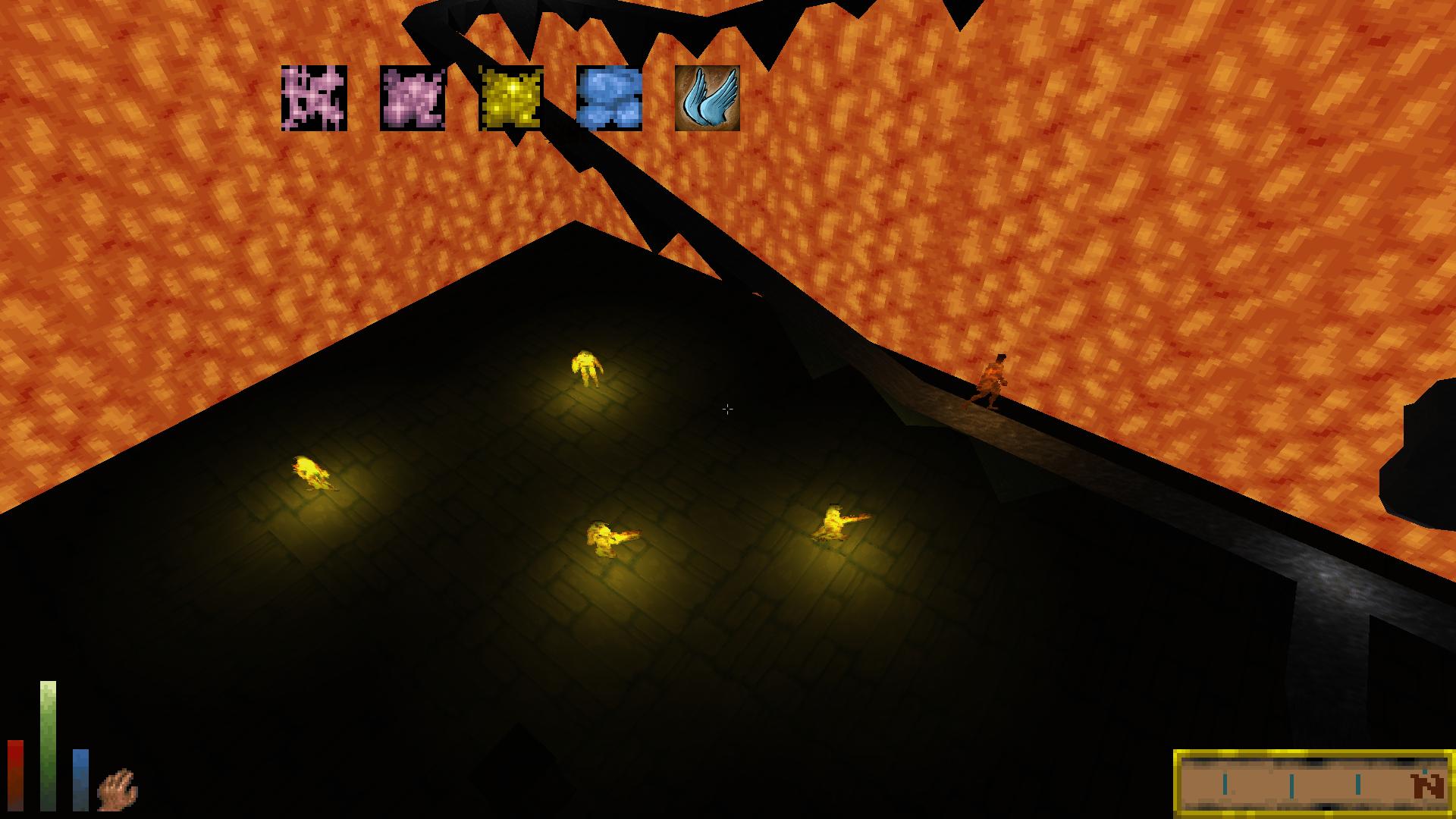Click the blue water-texture spell effect icon
The image size is (1456, 819).
[x=609, y=98]
